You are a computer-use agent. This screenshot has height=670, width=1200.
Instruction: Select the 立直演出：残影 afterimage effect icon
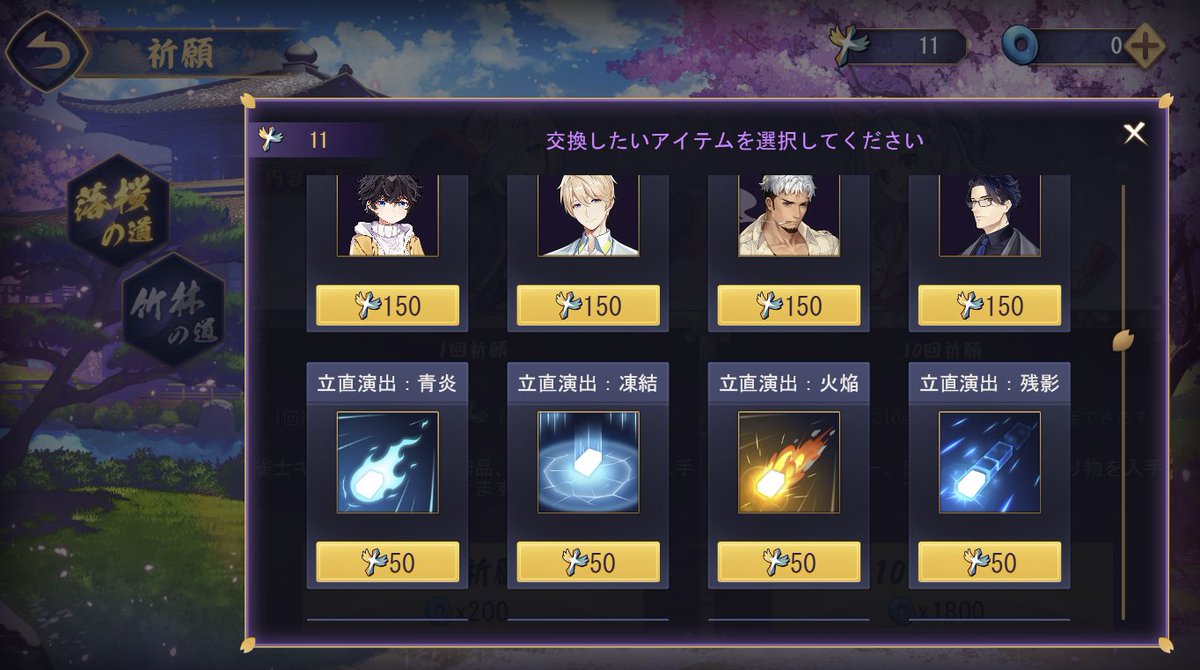click(x=989, y=462)
